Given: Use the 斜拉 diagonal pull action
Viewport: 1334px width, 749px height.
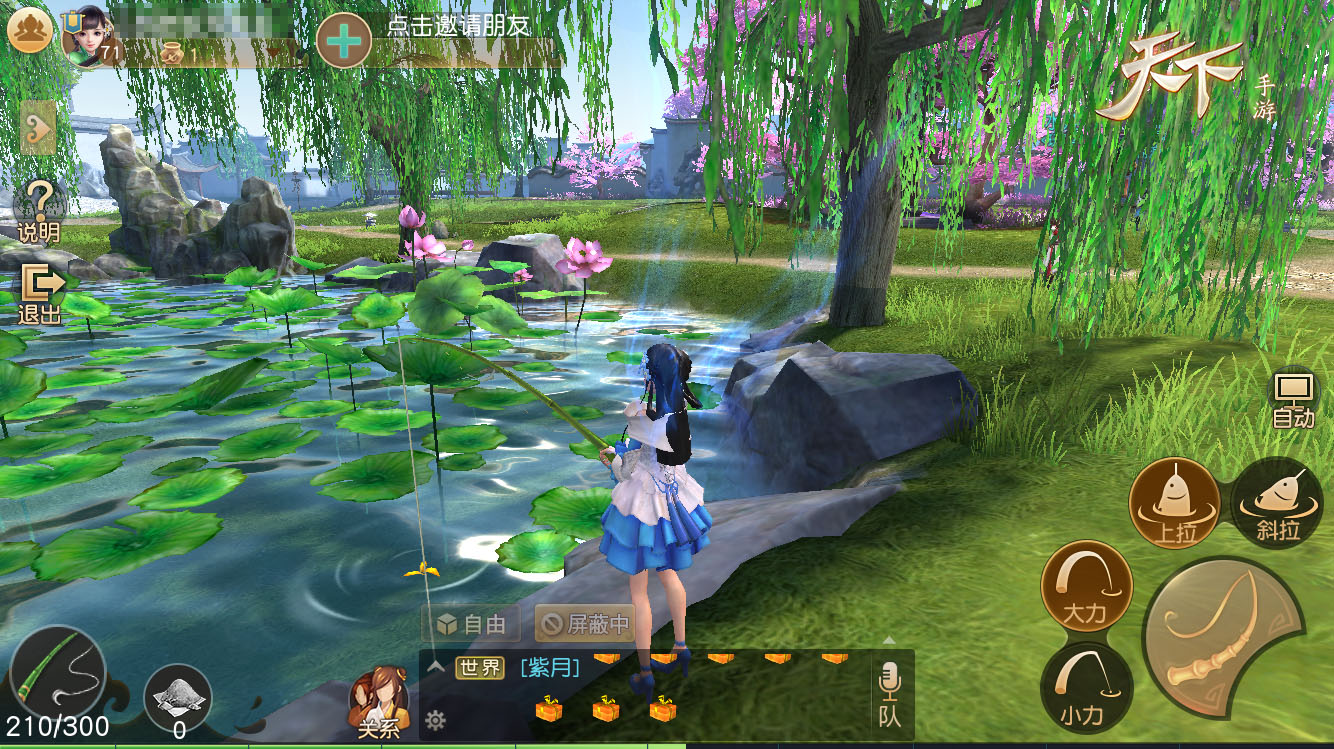Looking at the screenshot, I should 1278,503.
